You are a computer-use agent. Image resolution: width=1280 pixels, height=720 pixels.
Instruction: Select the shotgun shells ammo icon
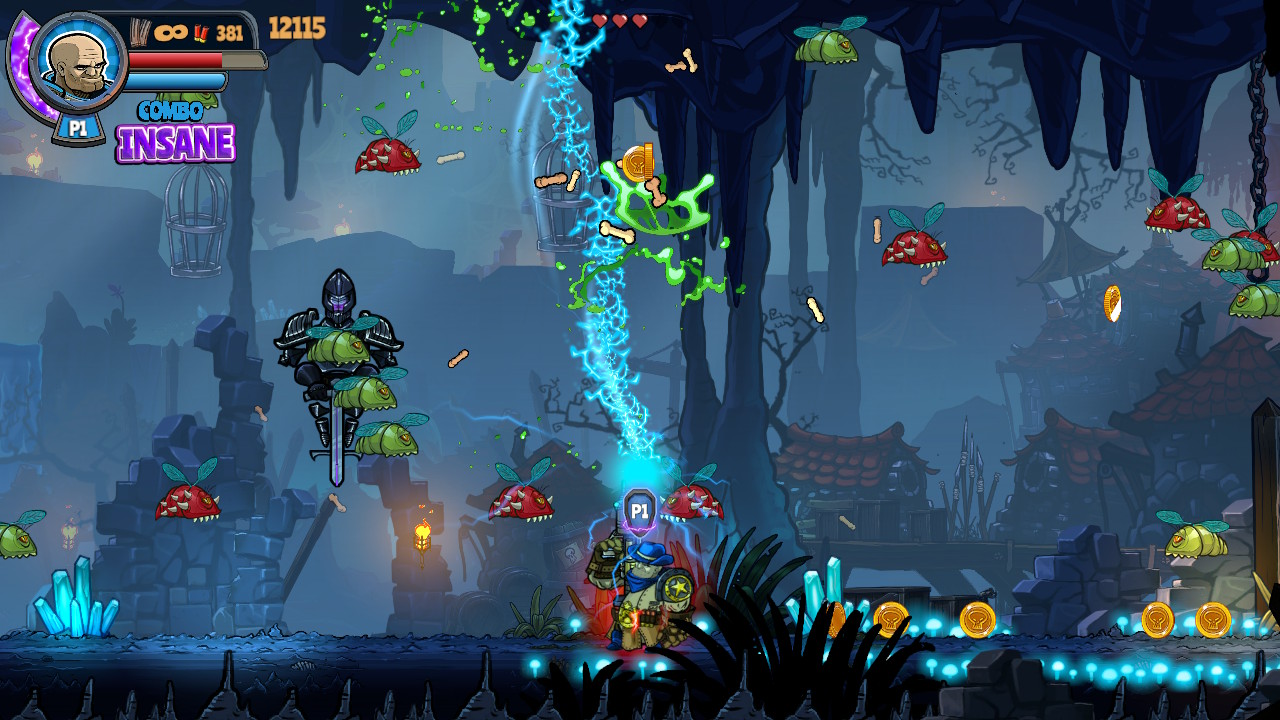point(200,33)
